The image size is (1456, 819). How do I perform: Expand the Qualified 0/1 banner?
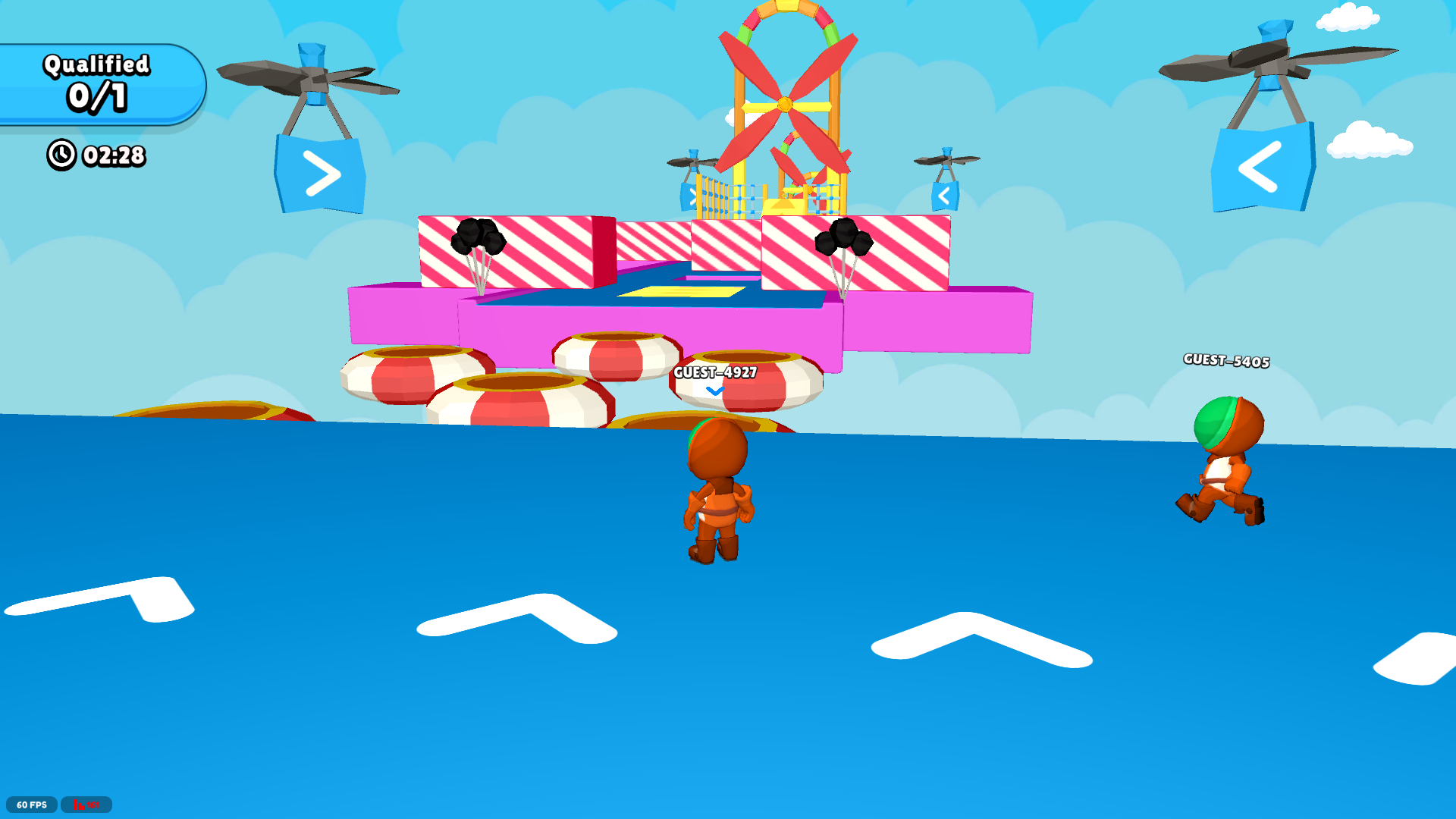coord(97,84)
